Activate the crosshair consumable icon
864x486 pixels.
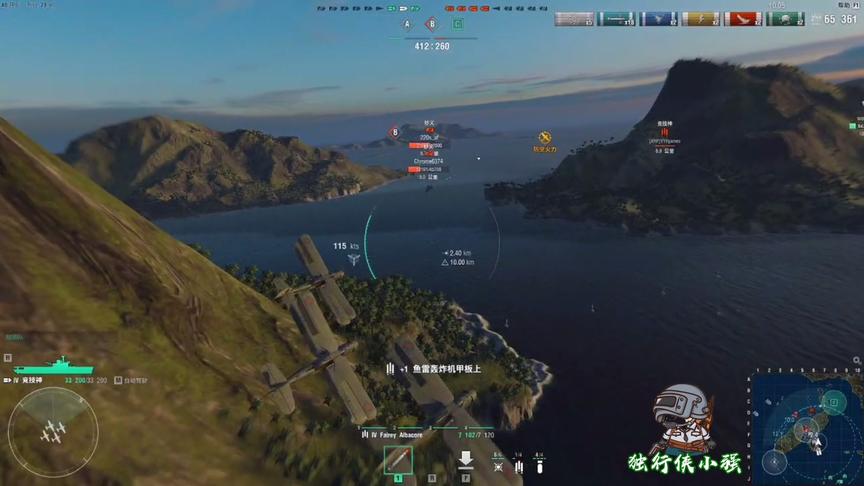point(498,465)
